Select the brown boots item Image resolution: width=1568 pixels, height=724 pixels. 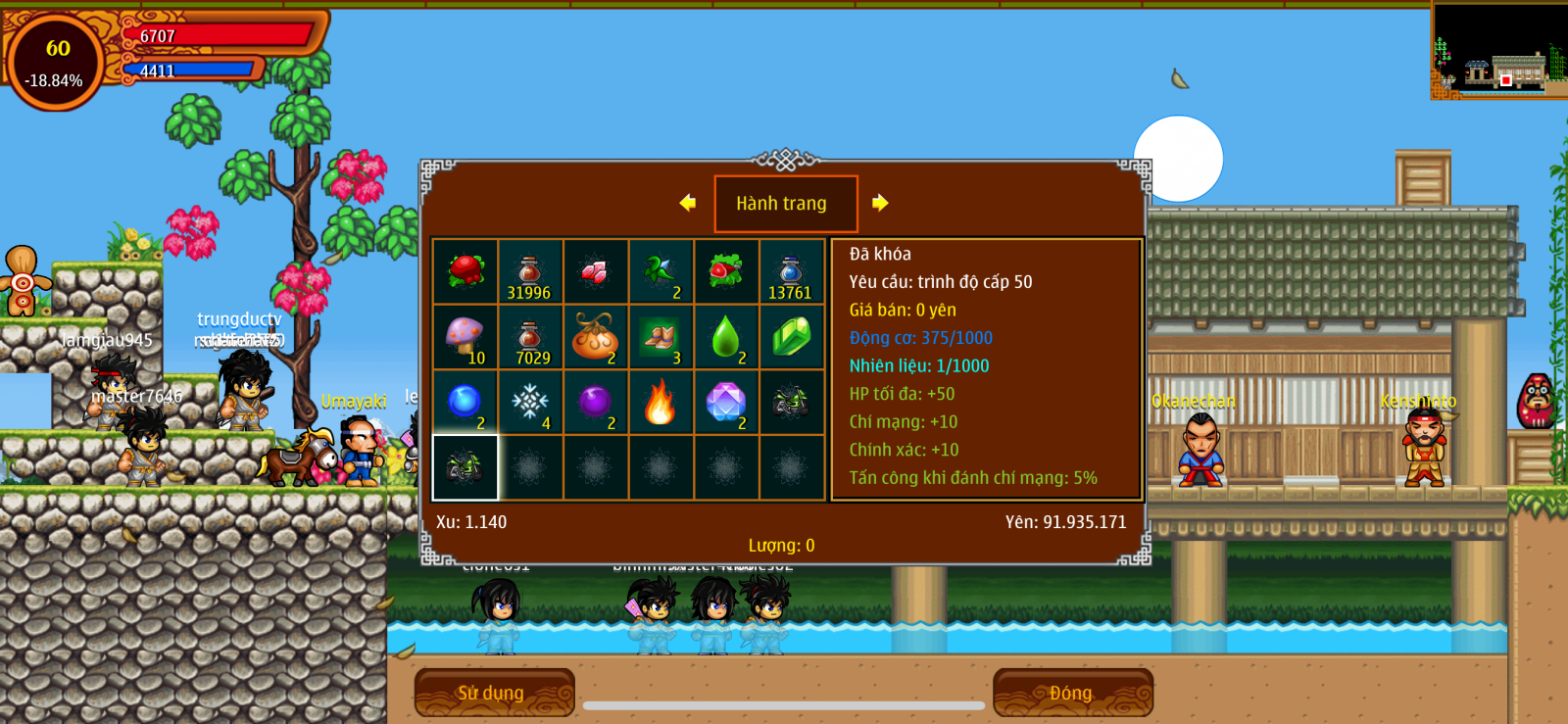click(661, 337)
